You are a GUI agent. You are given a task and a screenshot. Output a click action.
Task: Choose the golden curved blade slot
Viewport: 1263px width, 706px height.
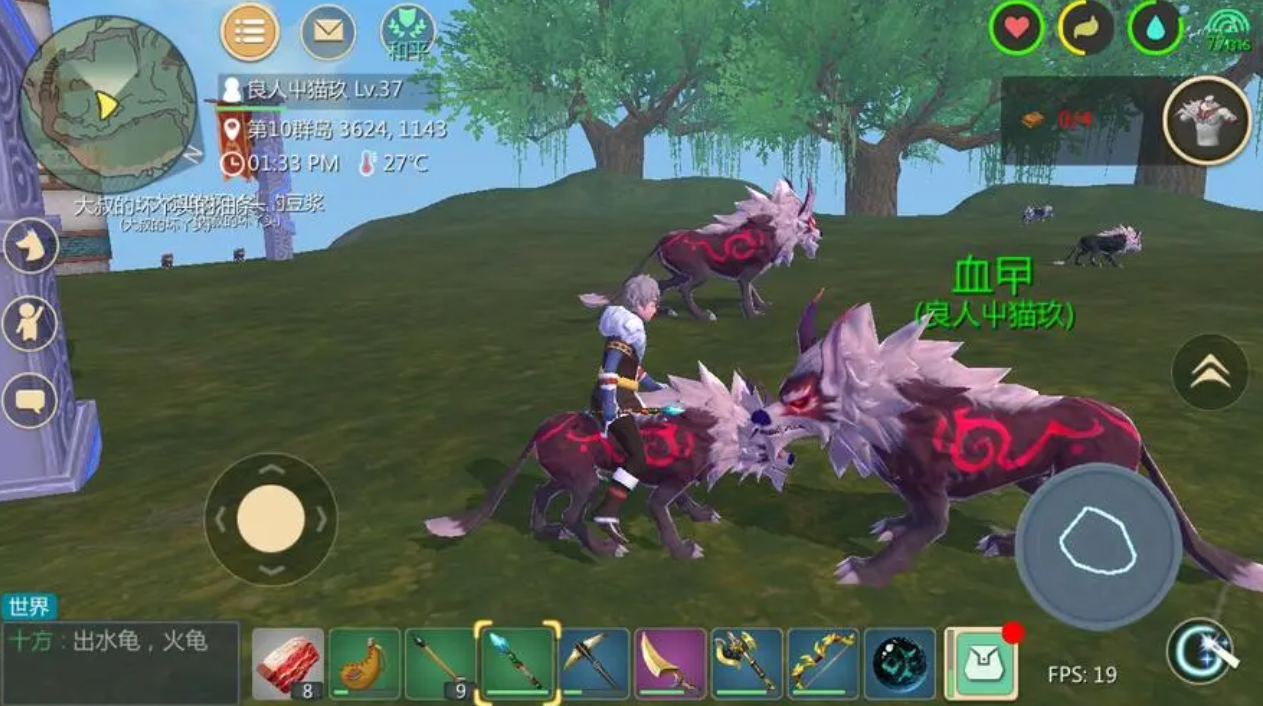point(670,663)
